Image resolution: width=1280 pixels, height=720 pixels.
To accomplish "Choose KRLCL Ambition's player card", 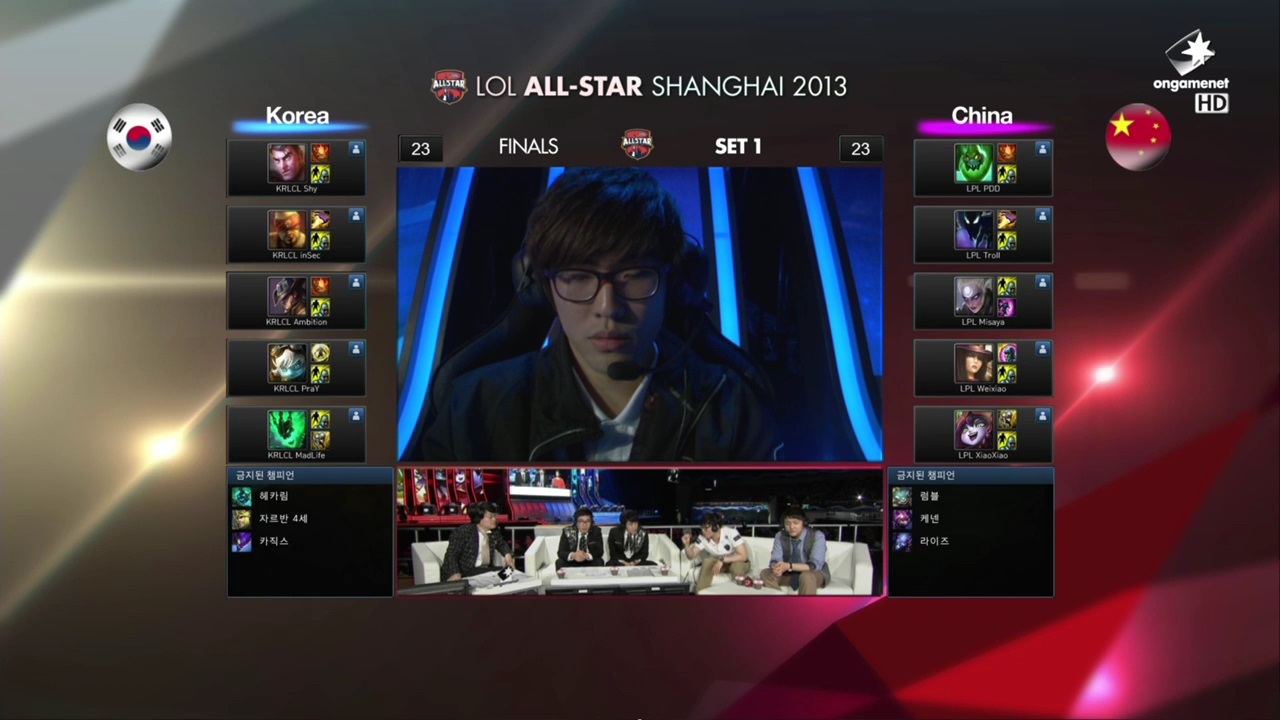I will [296, 301].
